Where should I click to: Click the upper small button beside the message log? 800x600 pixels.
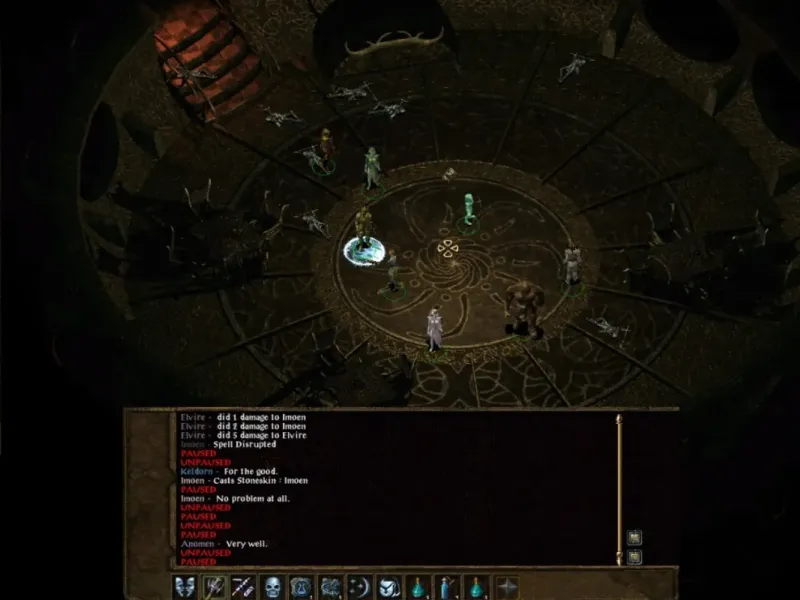coord(634,538)
